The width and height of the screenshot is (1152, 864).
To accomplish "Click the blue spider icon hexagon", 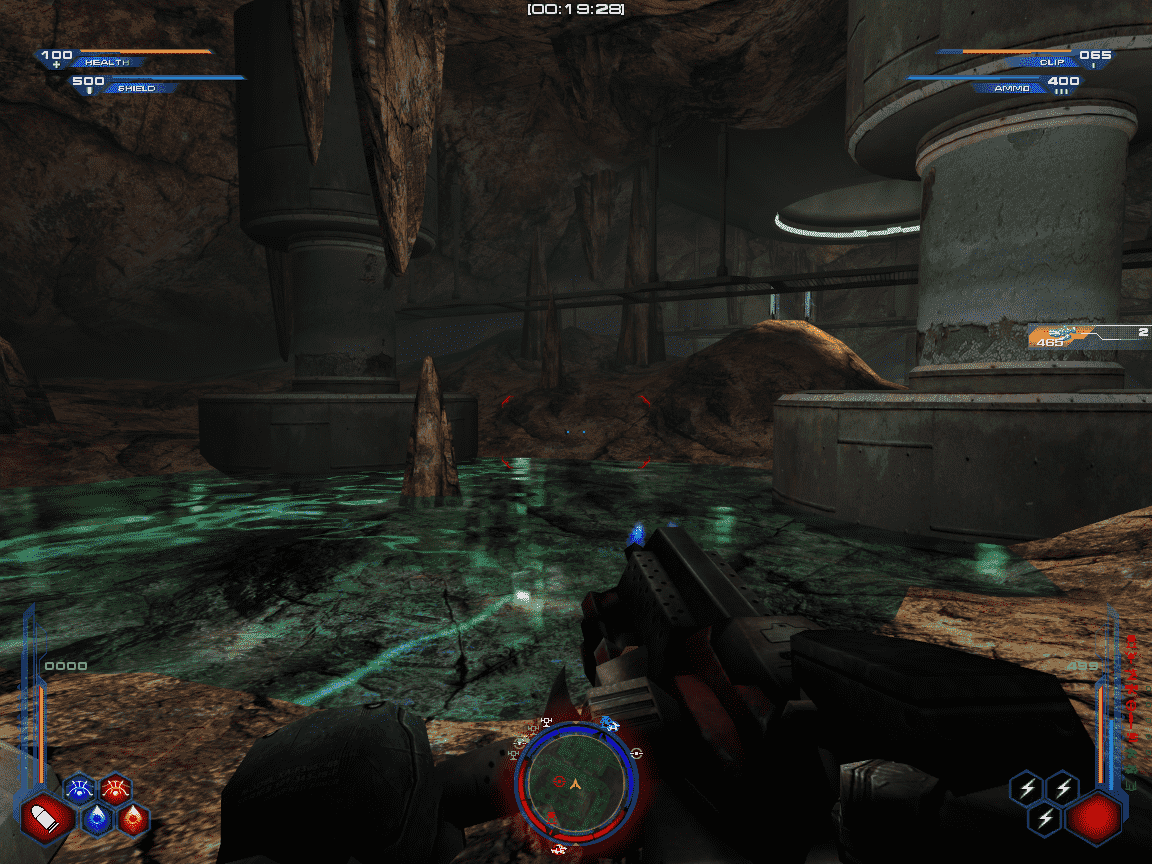I will (x=79, y=790).
